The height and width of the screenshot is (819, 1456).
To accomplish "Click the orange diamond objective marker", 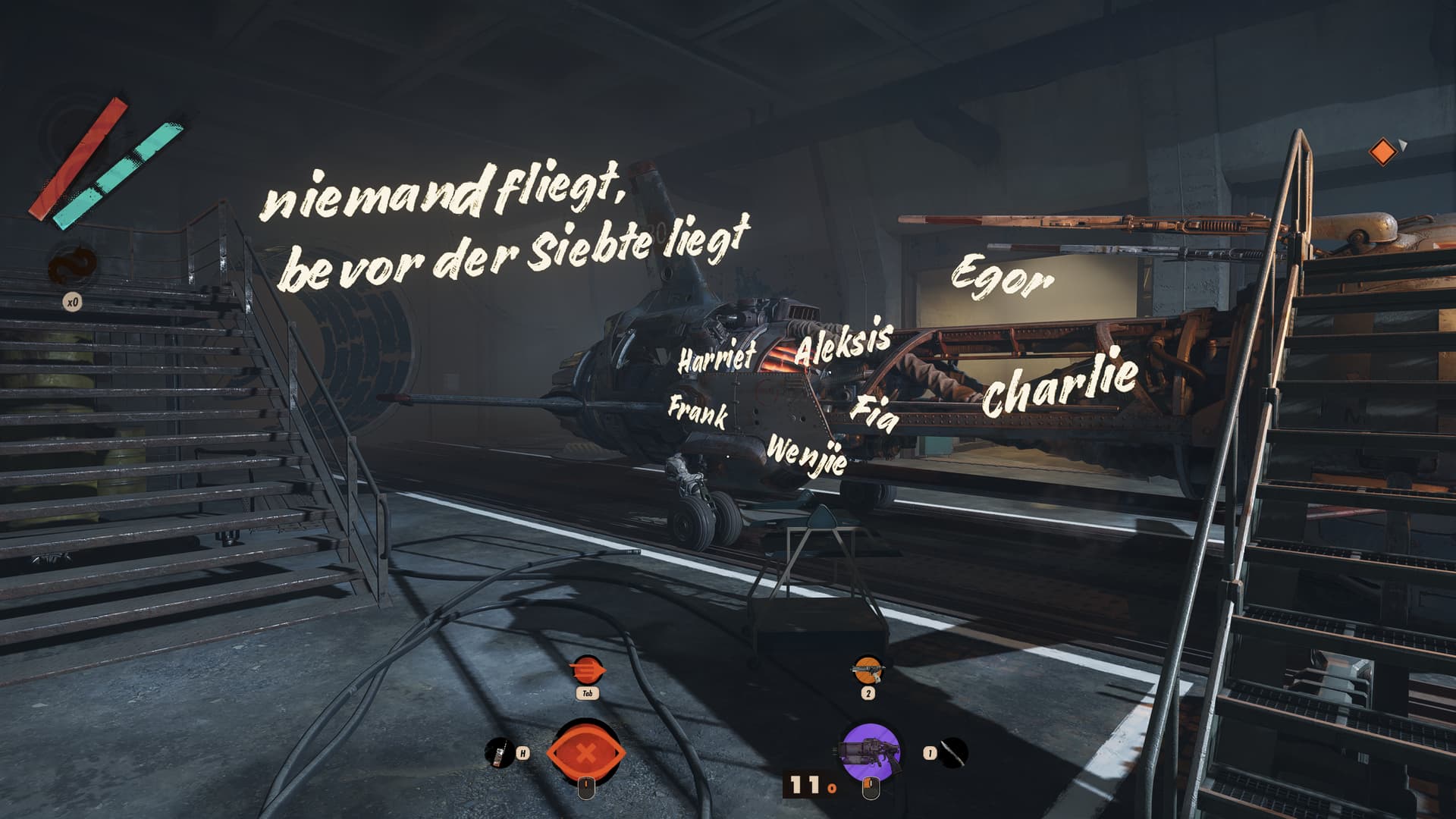I will point(1382,152).
